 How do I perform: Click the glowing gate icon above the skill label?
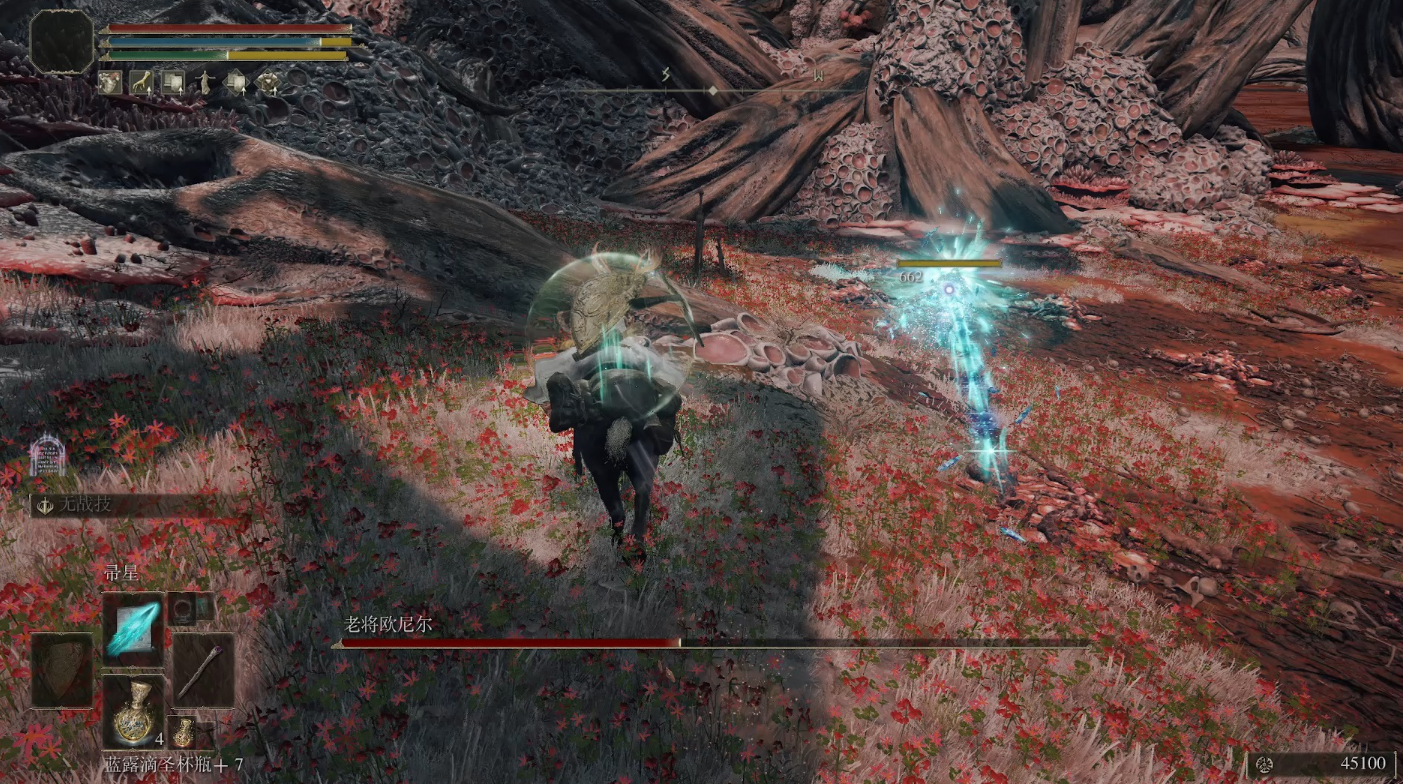coord(46,455)
